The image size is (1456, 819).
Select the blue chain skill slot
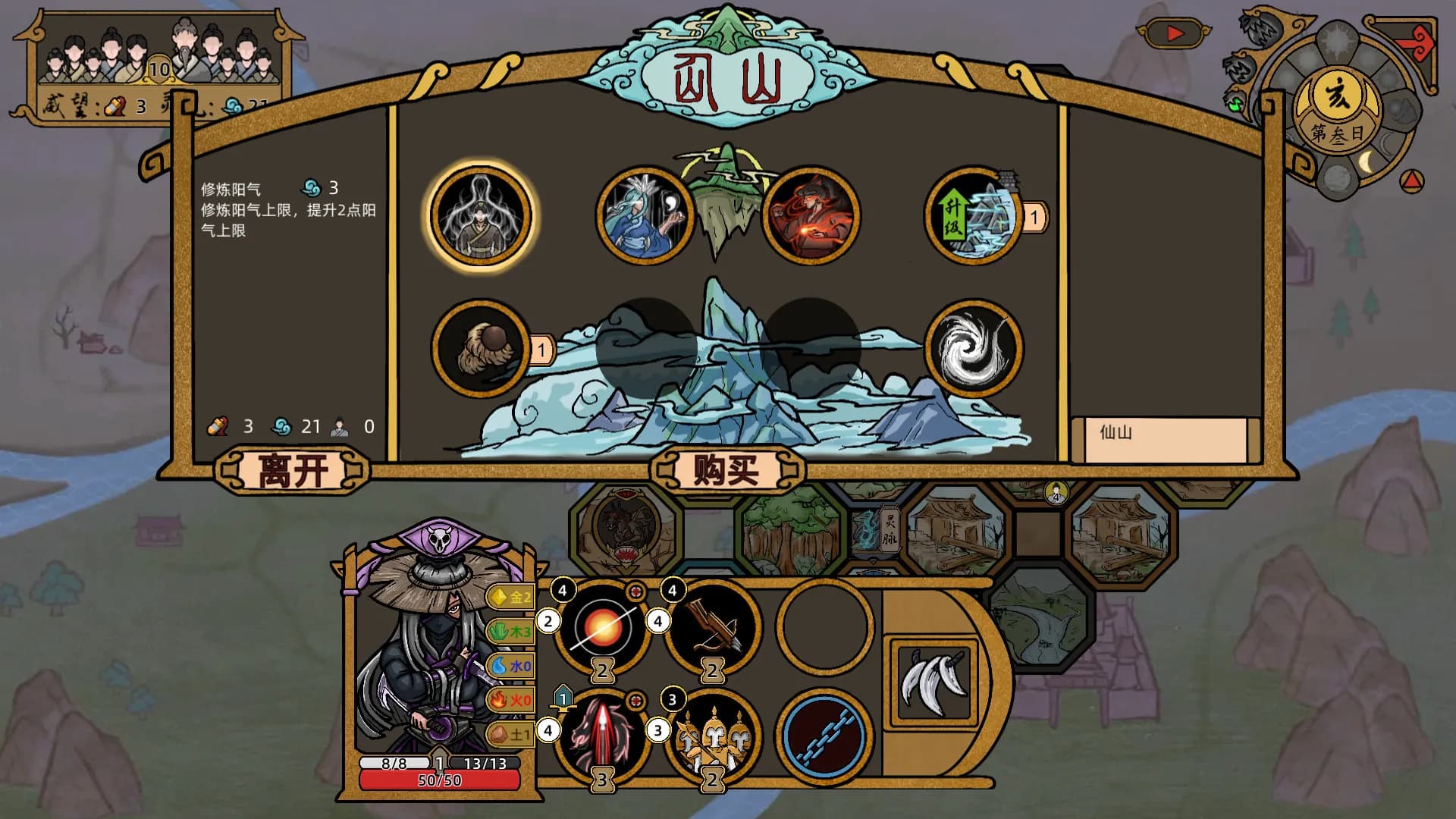824,736
